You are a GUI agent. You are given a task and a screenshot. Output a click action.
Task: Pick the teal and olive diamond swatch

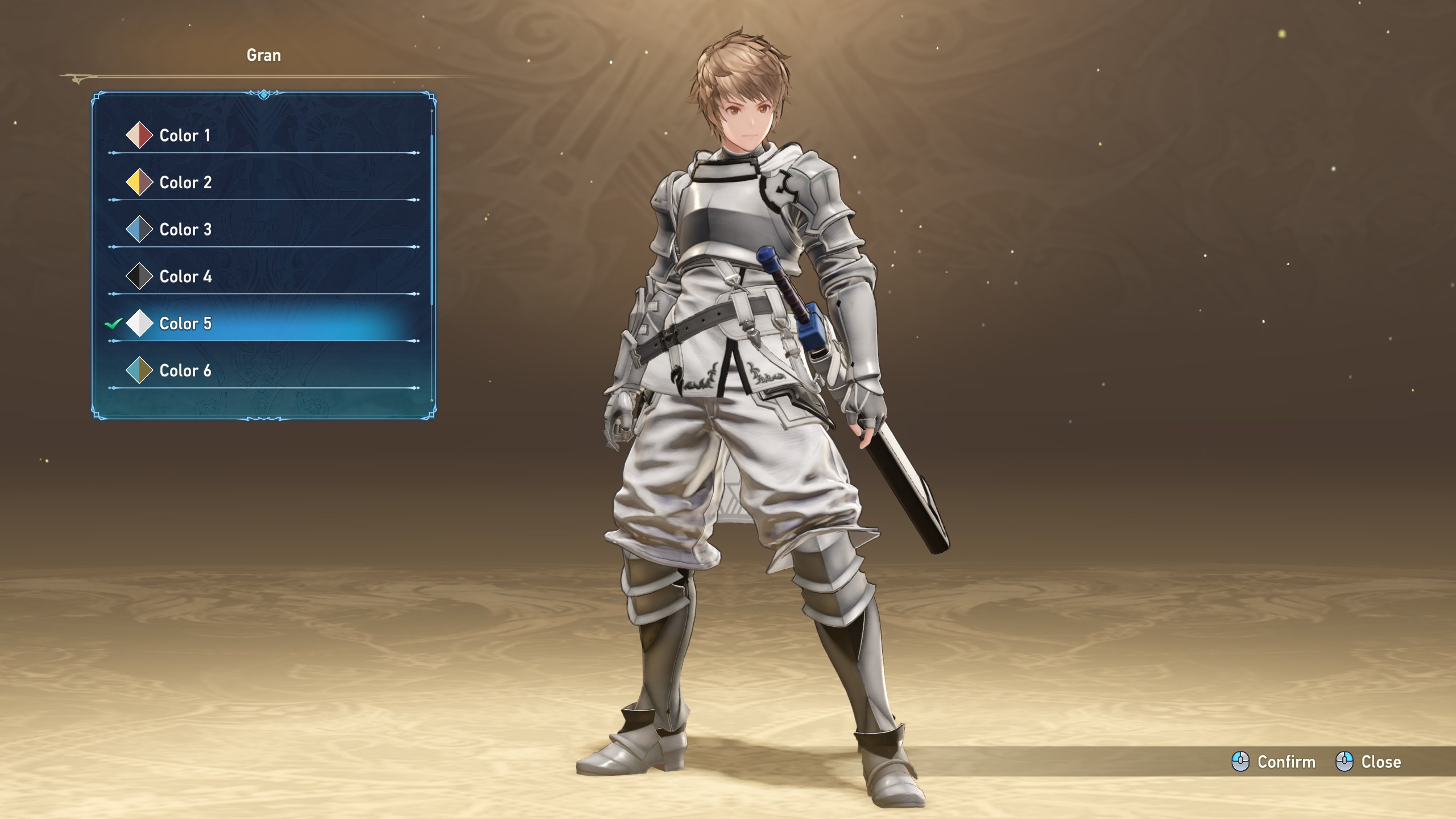(x=139, y=370)
